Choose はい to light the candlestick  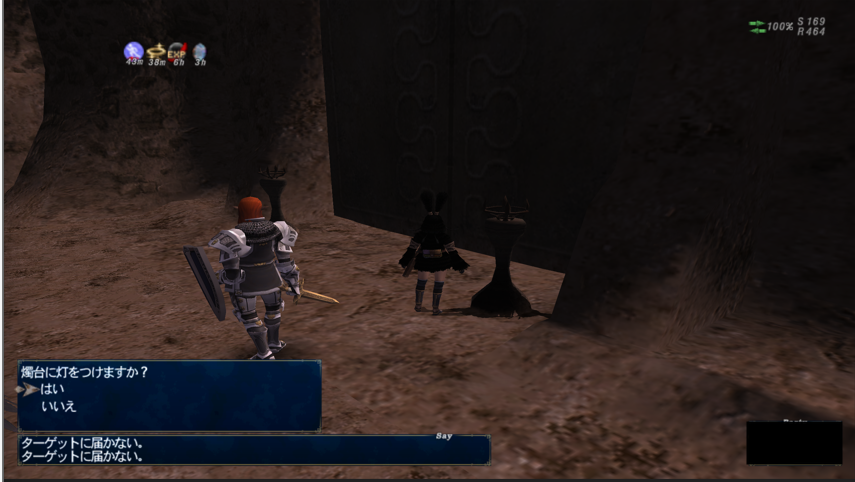(x=48, y=389)
